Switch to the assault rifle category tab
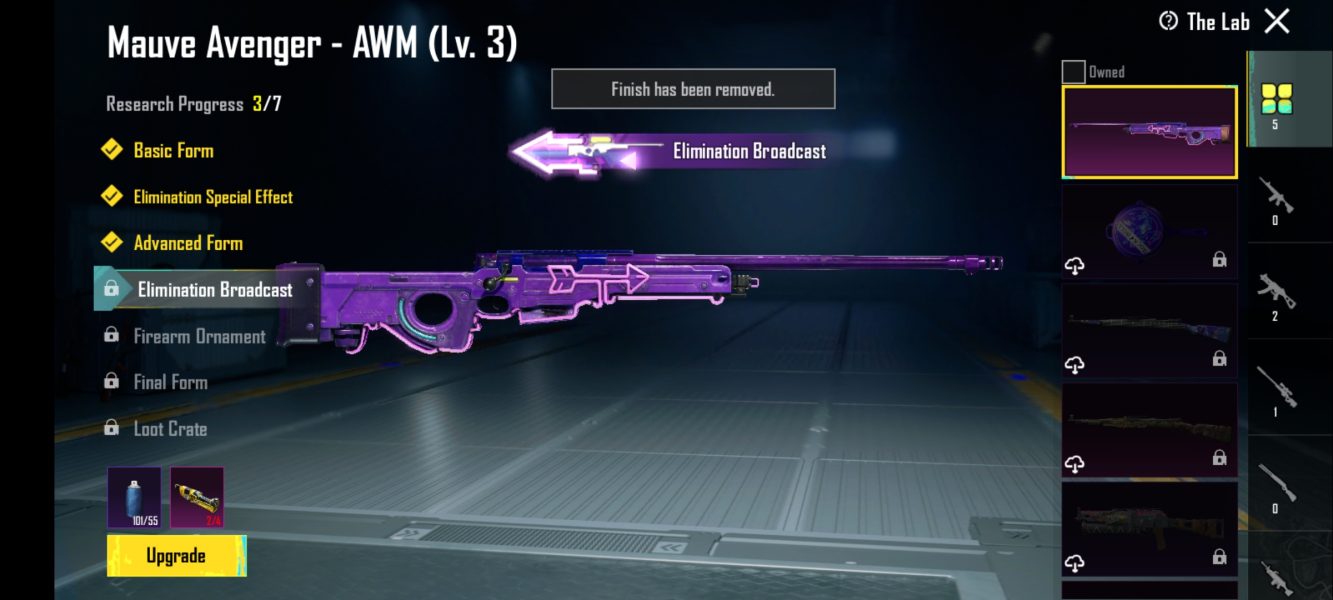 tap(1276, 200)
